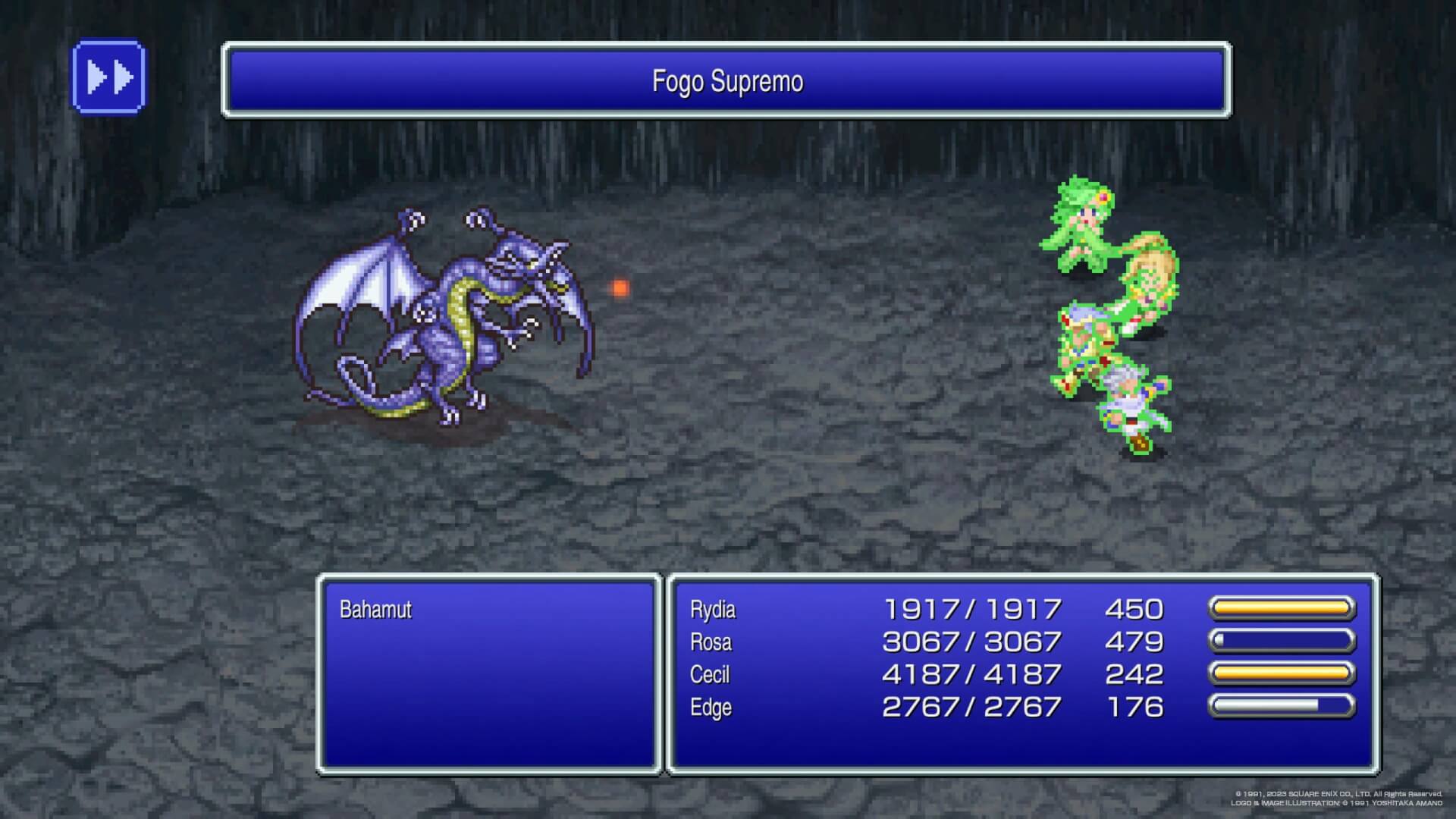Select Rydia's row in the party status panel

pyautogui.click(x=910, y=609)
